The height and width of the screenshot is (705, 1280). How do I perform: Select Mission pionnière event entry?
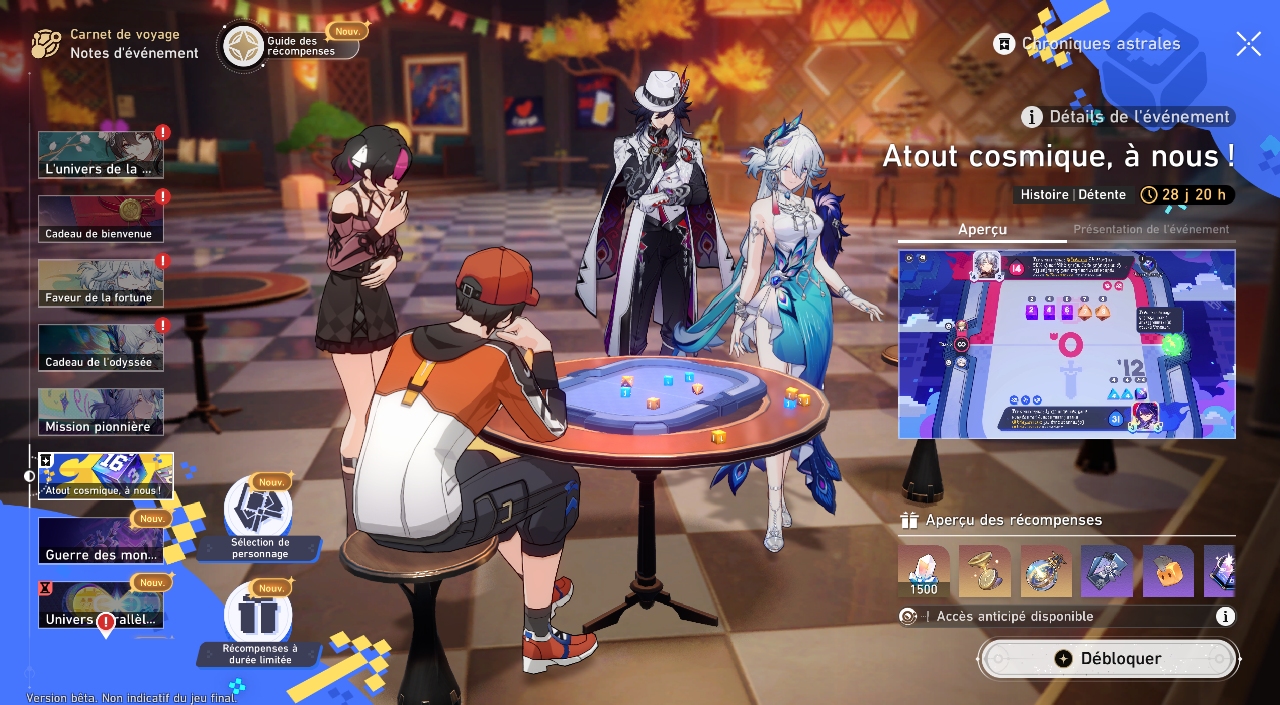[x=100, y=412]
